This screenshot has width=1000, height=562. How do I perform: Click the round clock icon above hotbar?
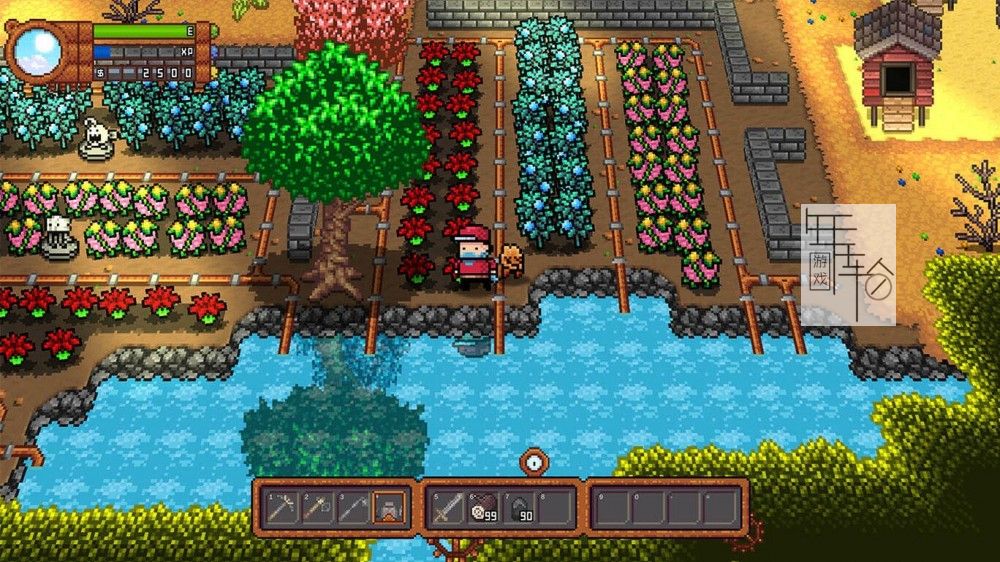(x=534, y=462)
